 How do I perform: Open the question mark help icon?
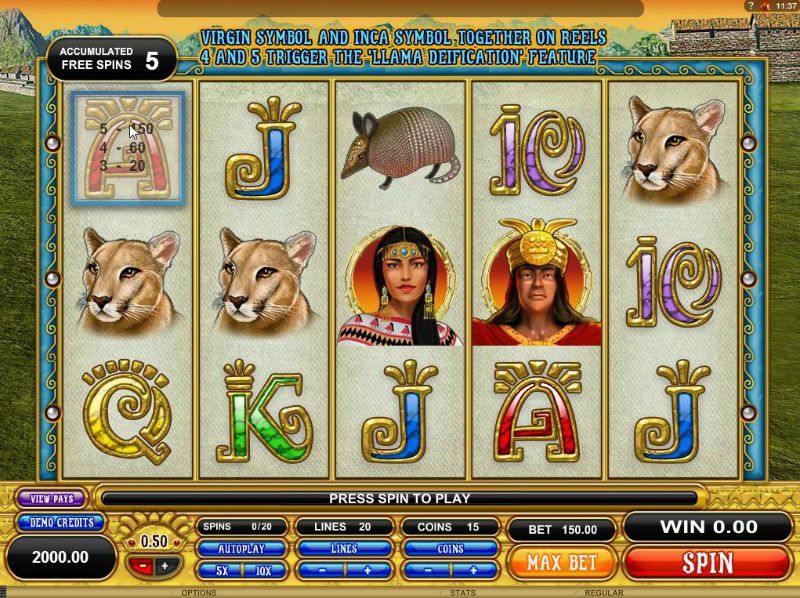pos(750,6)
